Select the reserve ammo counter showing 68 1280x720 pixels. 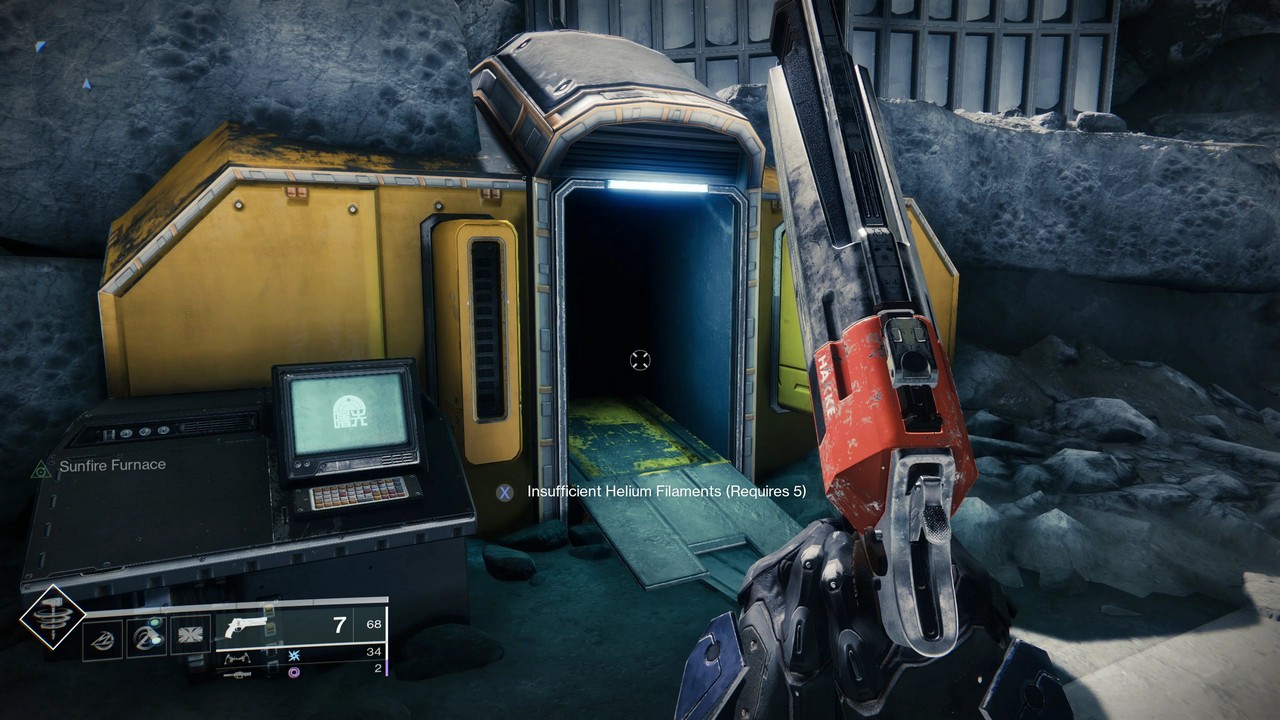[374, 623]
